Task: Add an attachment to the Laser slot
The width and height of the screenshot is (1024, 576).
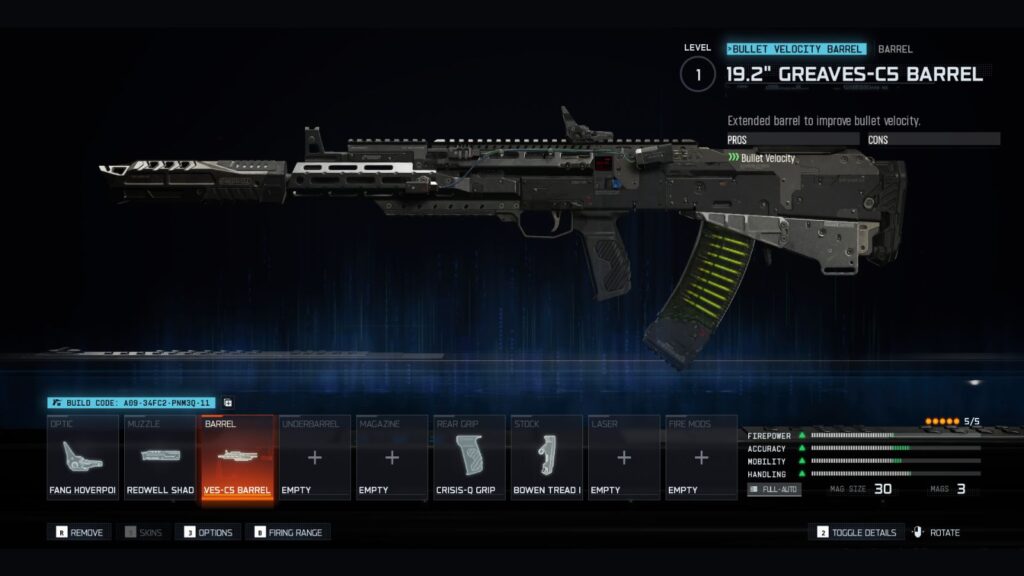Action: point(624,457)
